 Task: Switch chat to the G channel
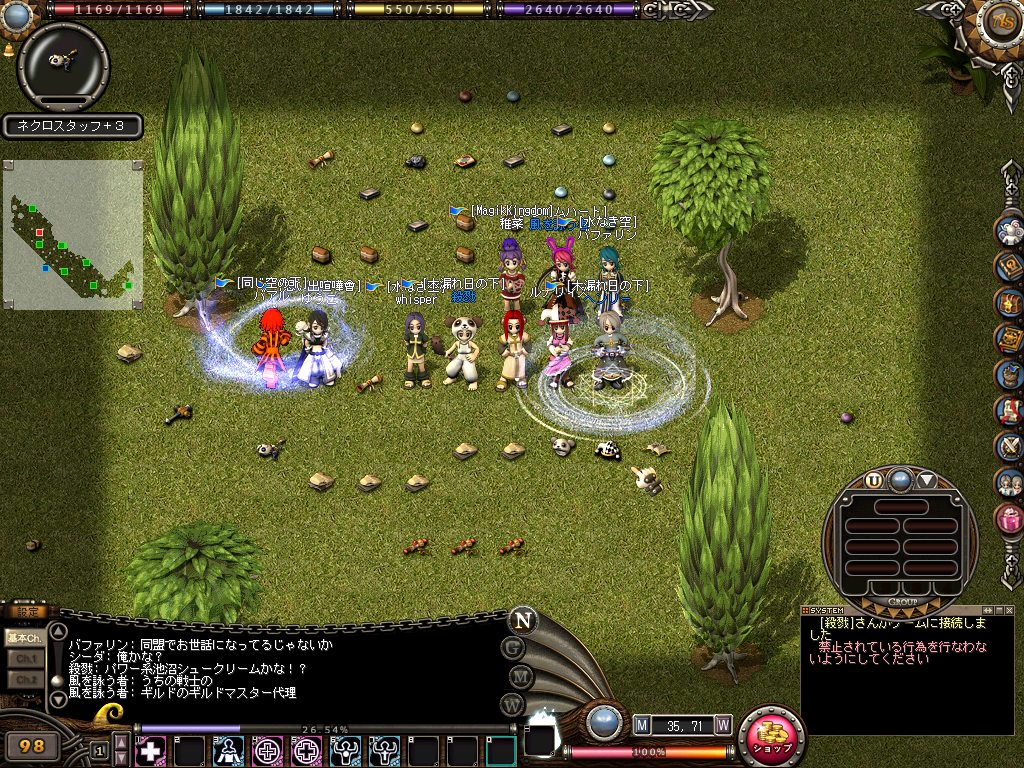tap(514, 647)
